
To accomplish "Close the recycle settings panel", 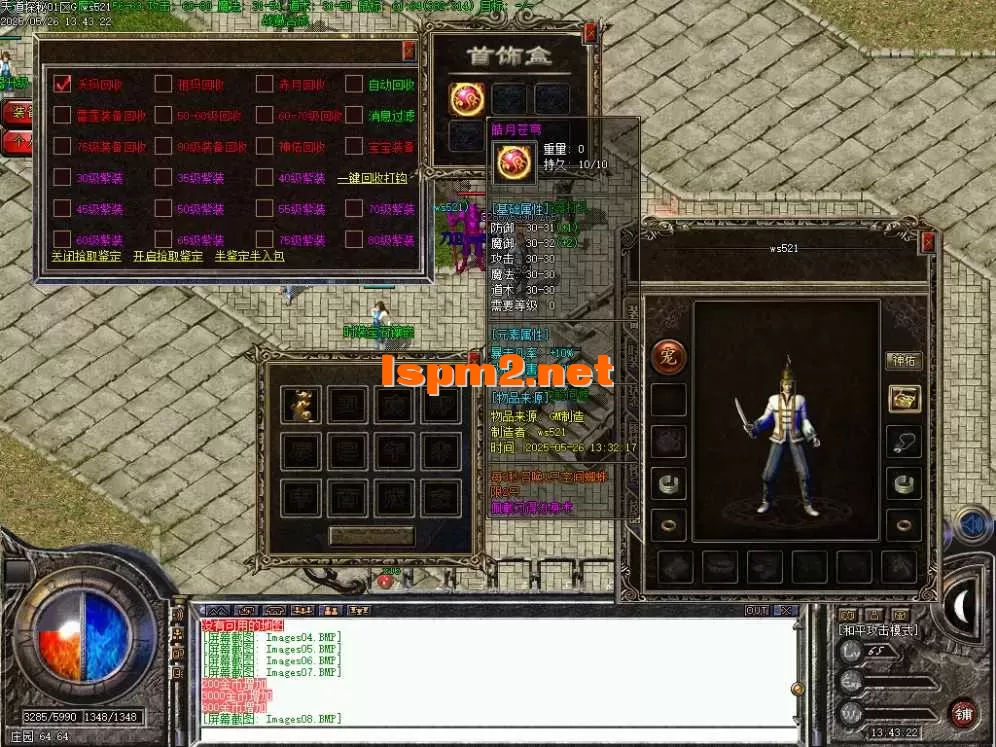I will [x=408, y=51].
